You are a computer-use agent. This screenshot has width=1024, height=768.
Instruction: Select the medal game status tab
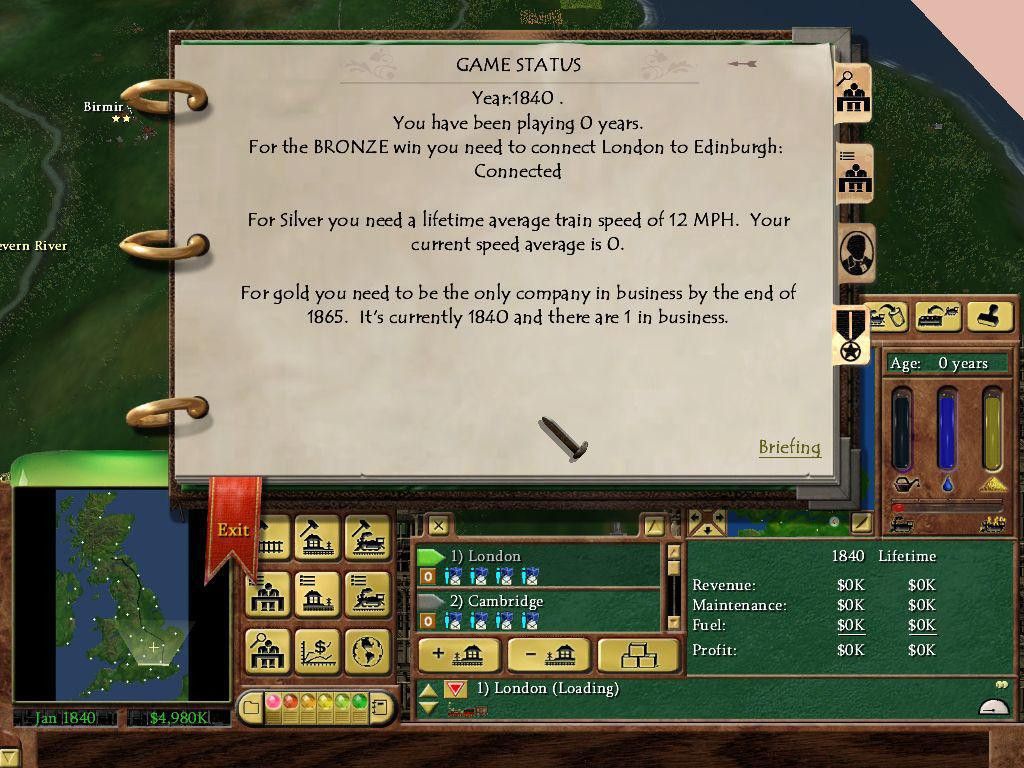(852, 336)
